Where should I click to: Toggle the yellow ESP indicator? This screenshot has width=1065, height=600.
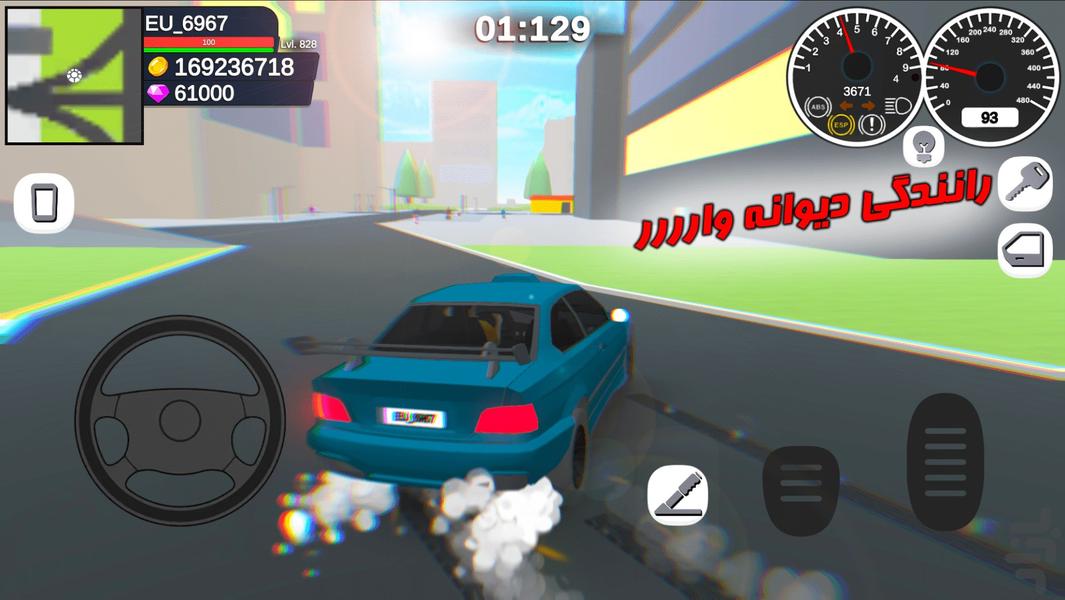point(842,126)
